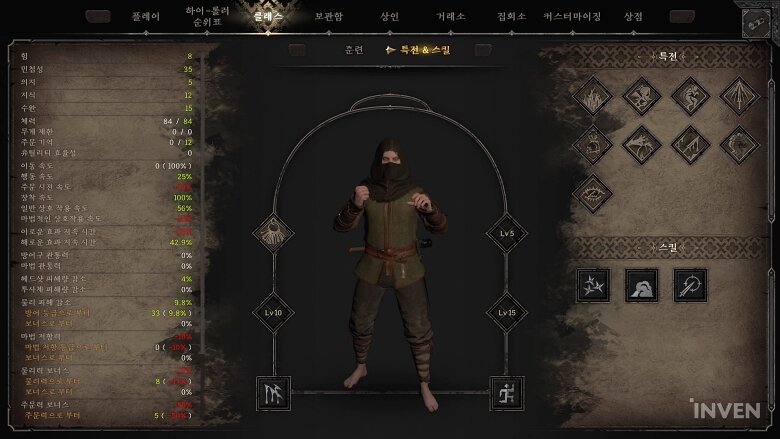Image resolution: width=780 pixels, height=439 pixels.
Task: Click the locked Lv 5 perk slot
Action: (507, 233)
